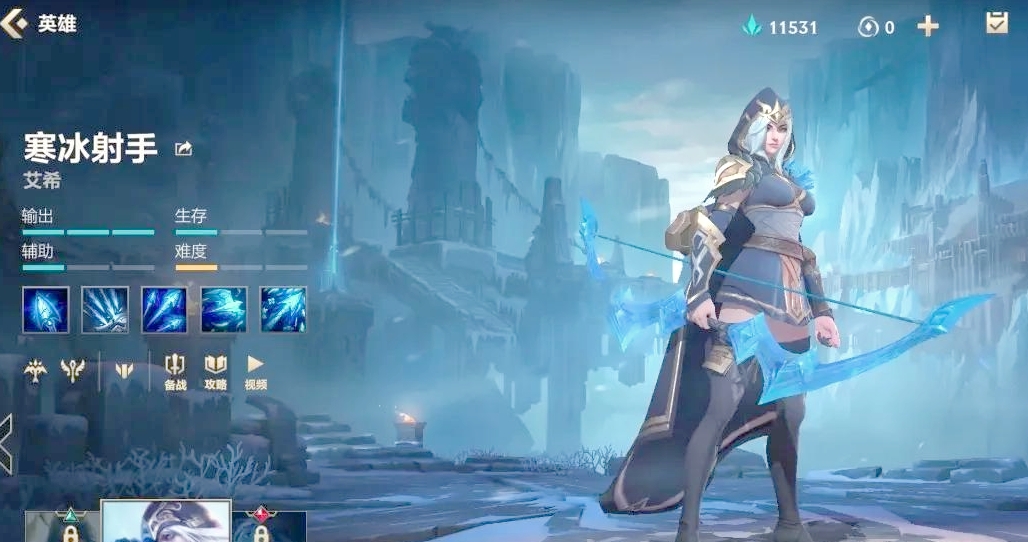Viewport: 1028px width, 542px height.
Task: Select the three ice arrows skill icon
Action: coord(164,309)
